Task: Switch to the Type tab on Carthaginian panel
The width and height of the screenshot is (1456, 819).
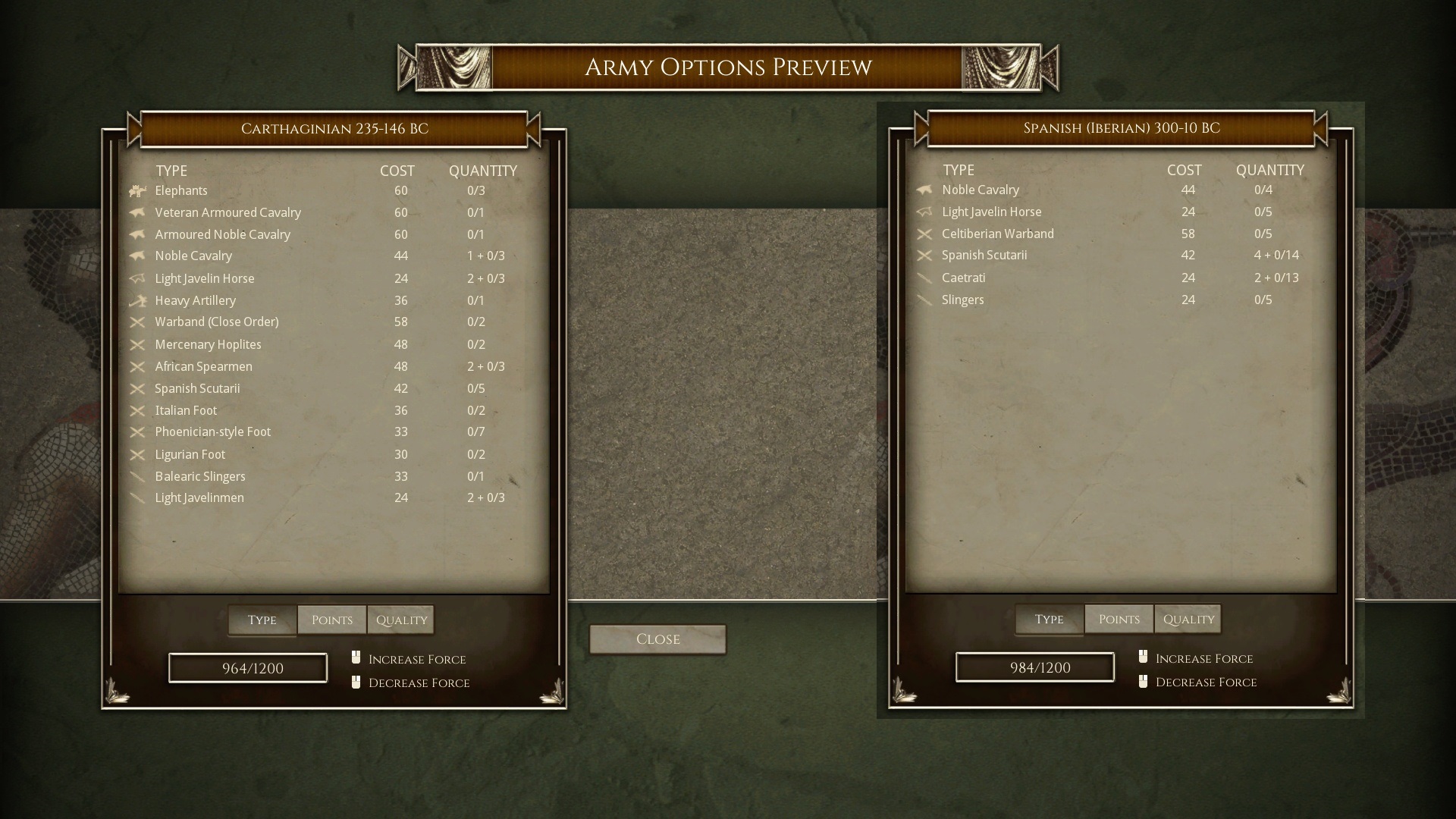Action: 262,620
